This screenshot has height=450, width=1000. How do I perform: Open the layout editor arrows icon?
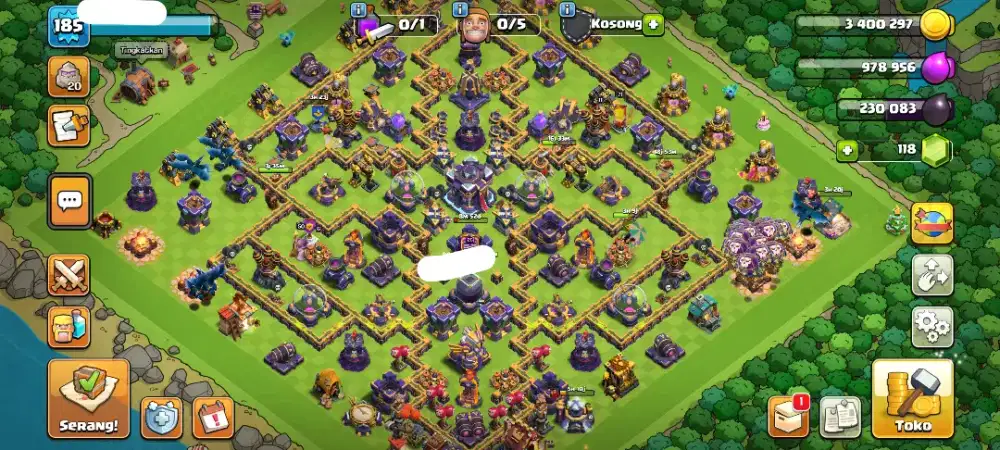pyautogui.click(x=931, y=275)
